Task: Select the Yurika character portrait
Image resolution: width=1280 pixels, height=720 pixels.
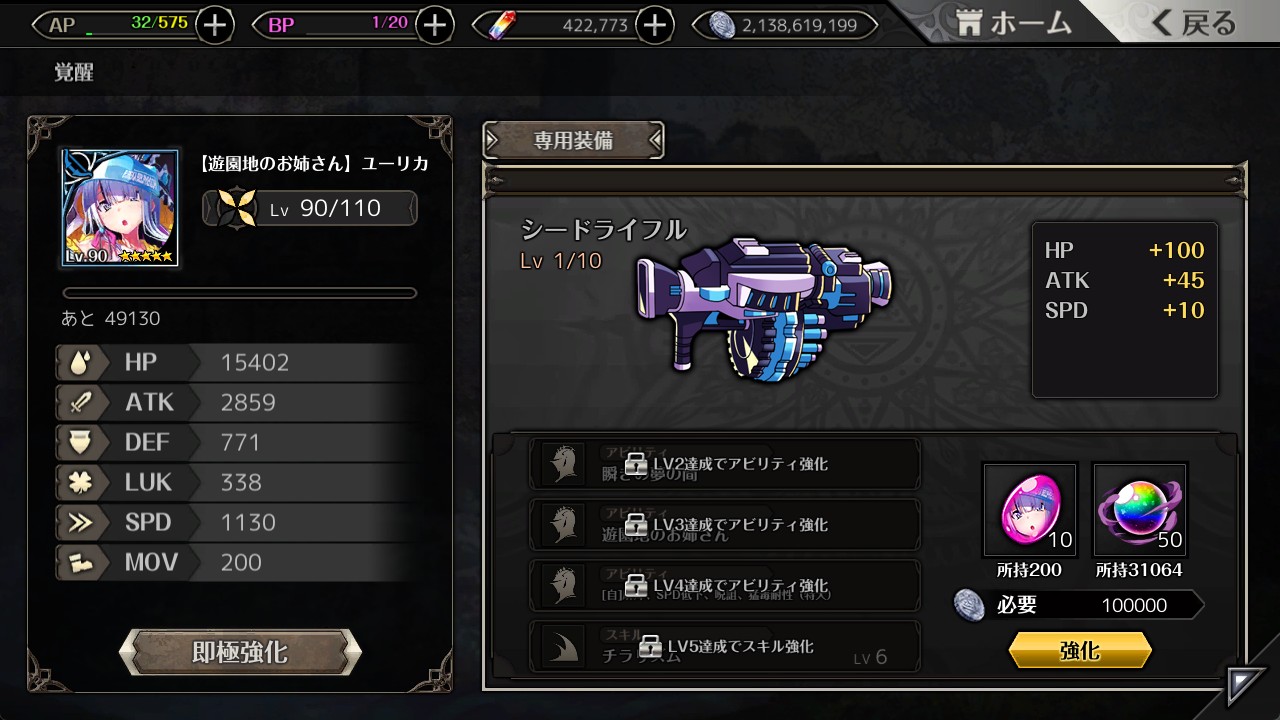Action: pos(120,209)
